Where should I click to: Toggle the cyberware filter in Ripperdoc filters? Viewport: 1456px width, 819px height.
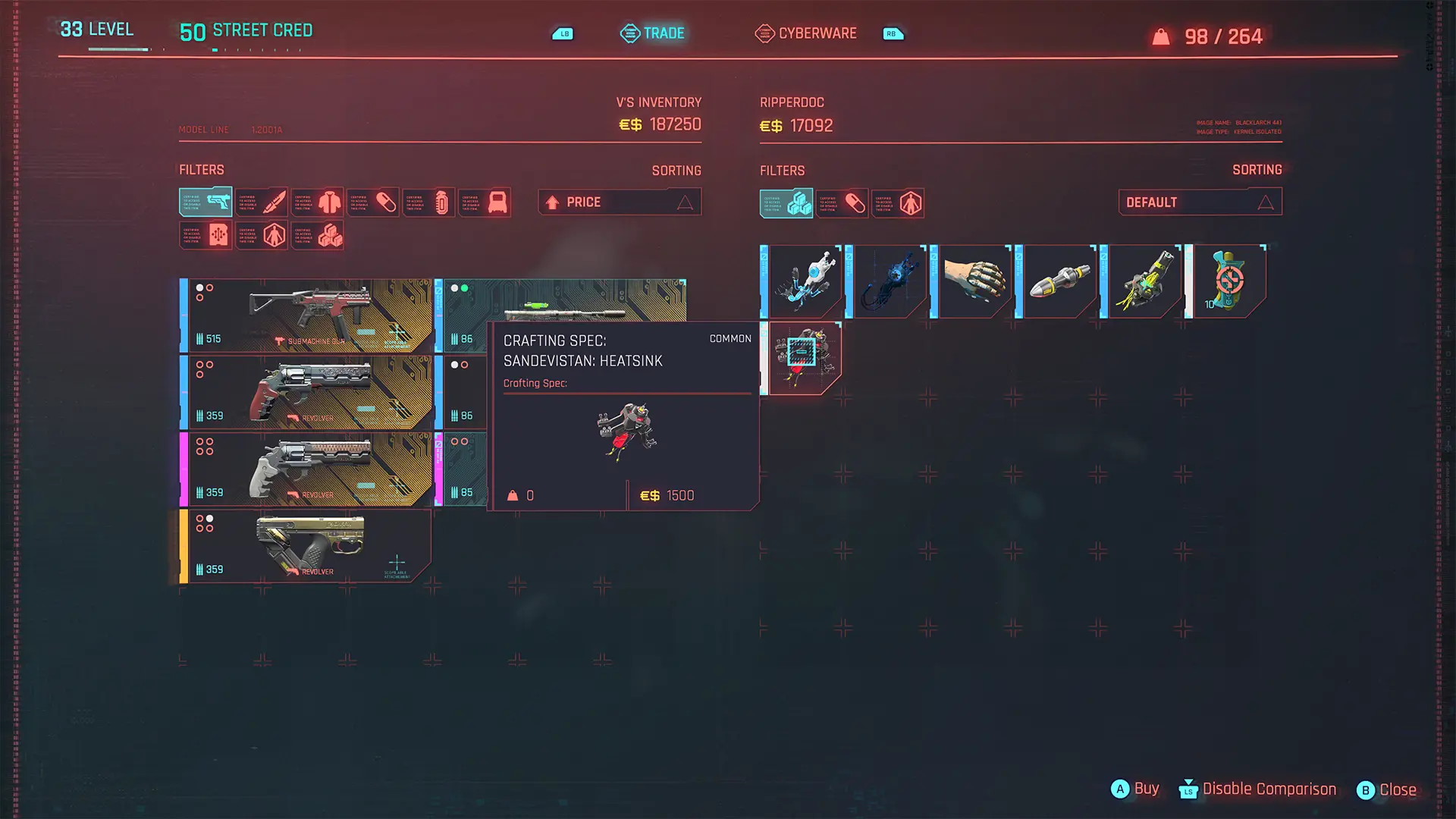point(898,202)
